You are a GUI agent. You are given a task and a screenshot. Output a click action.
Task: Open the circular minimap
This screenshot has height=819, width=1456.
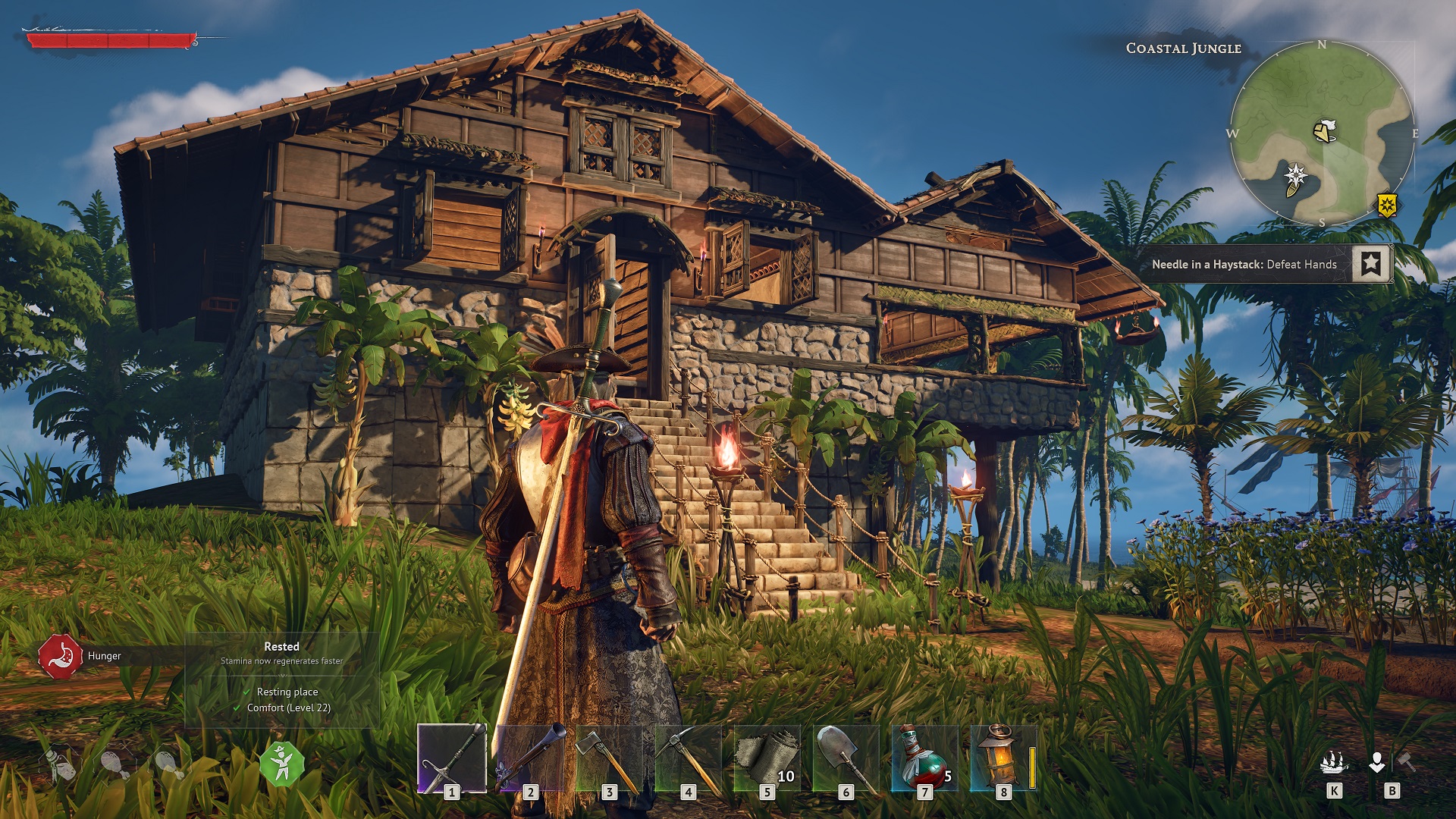(x=1321, y=134)
